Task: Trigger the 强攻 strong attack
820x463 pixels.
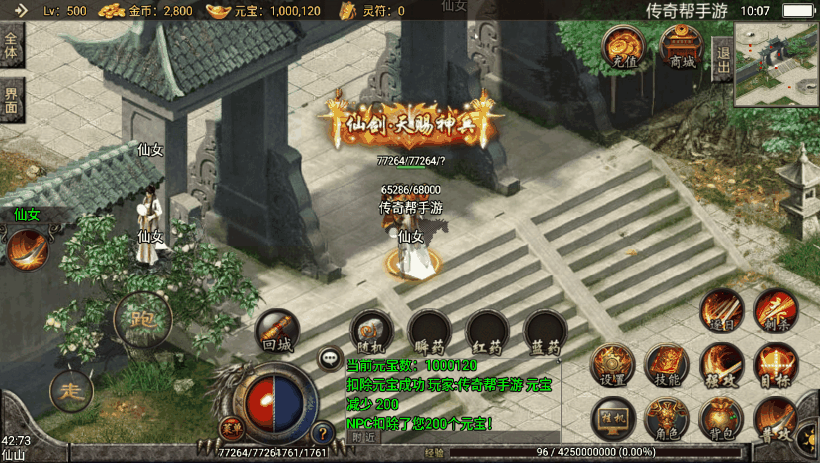Action: coord(720,364)
